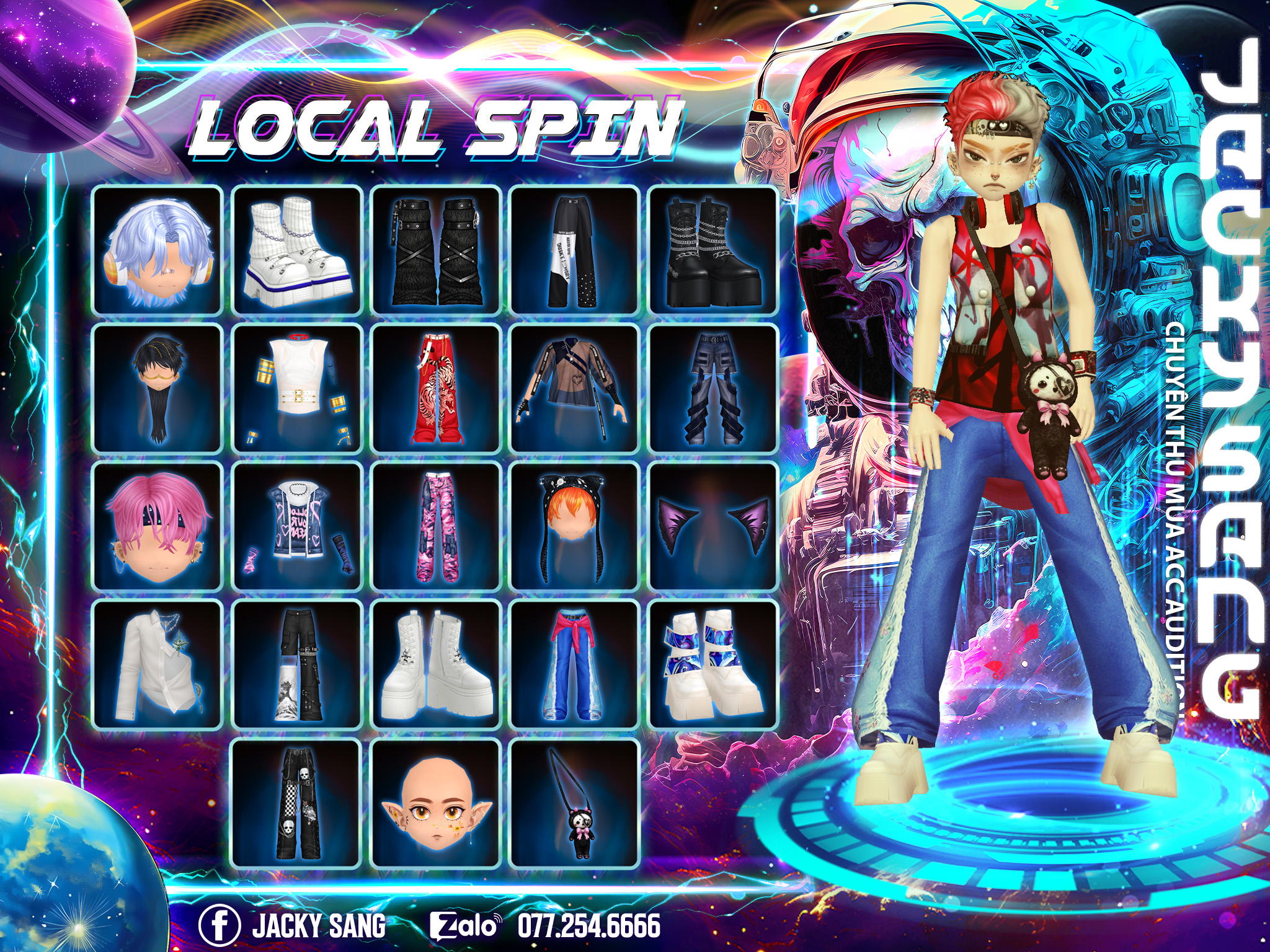This screenshot has height=952, width=1270.
Task: Select the white button-up shirt tile
Action: [x=158, y=665]
